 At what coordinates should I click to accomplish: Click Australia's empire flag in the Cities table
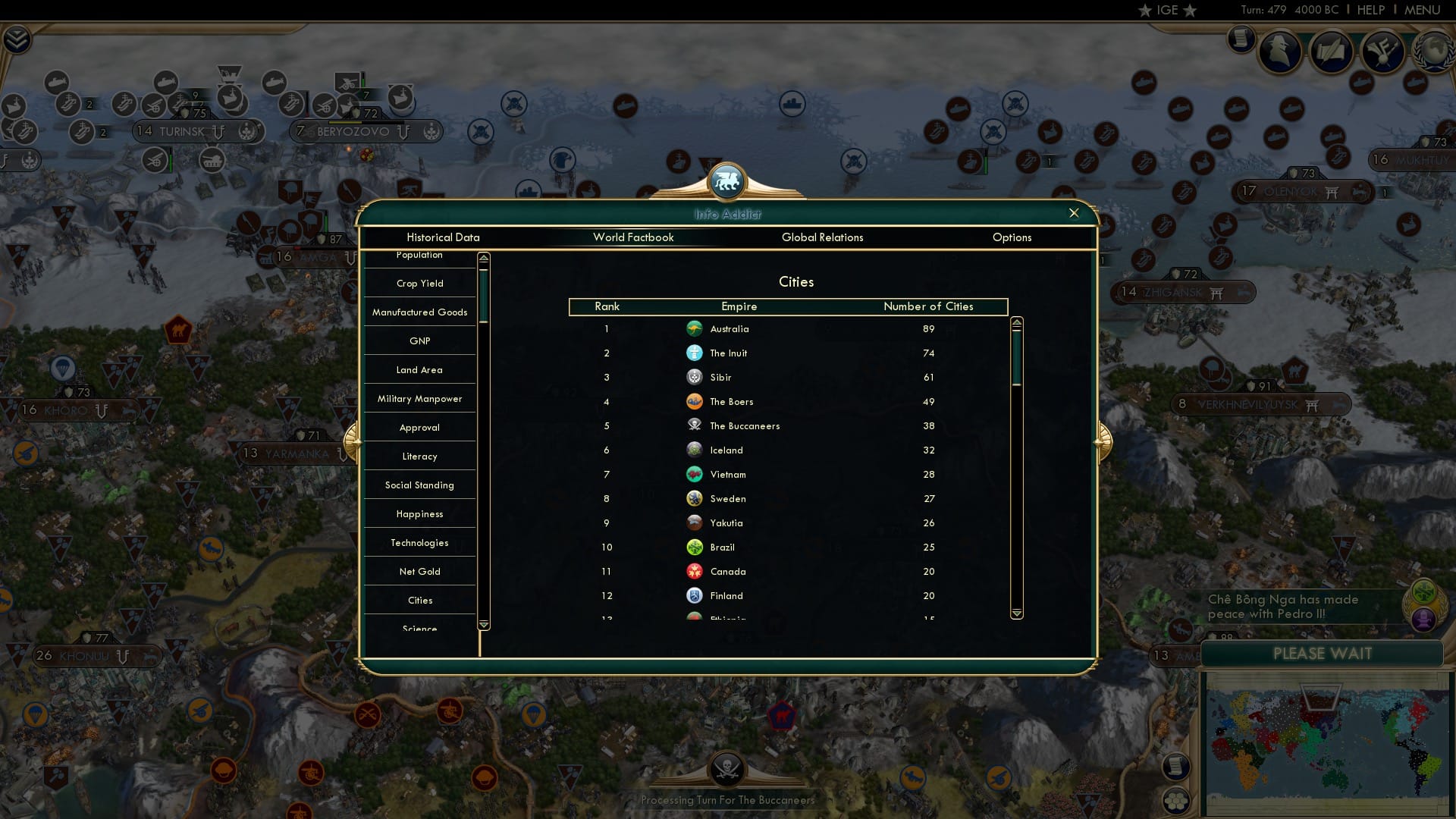(695, 328)
